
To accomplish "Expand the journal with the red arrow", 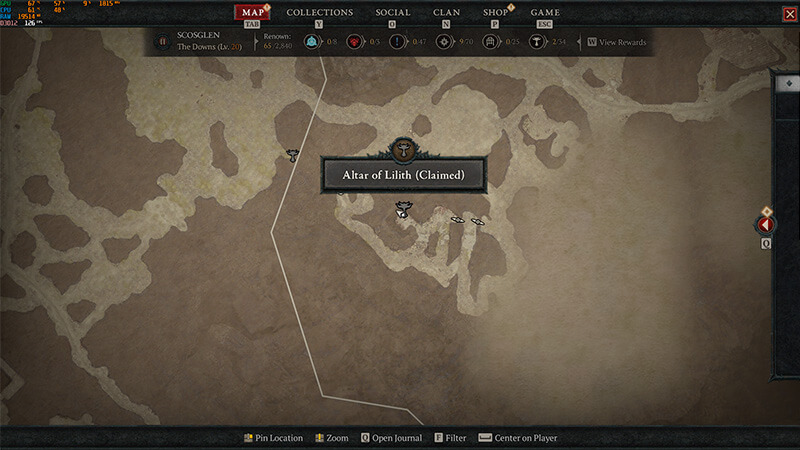I will point(767,225).
